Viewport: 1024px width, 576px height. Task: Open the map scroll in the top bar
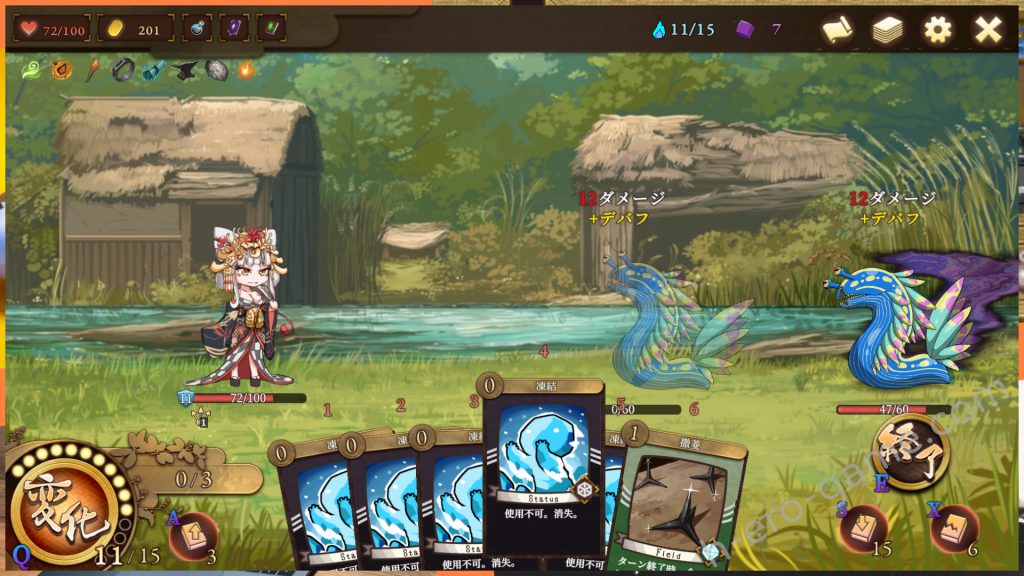(x=838, y=30)
